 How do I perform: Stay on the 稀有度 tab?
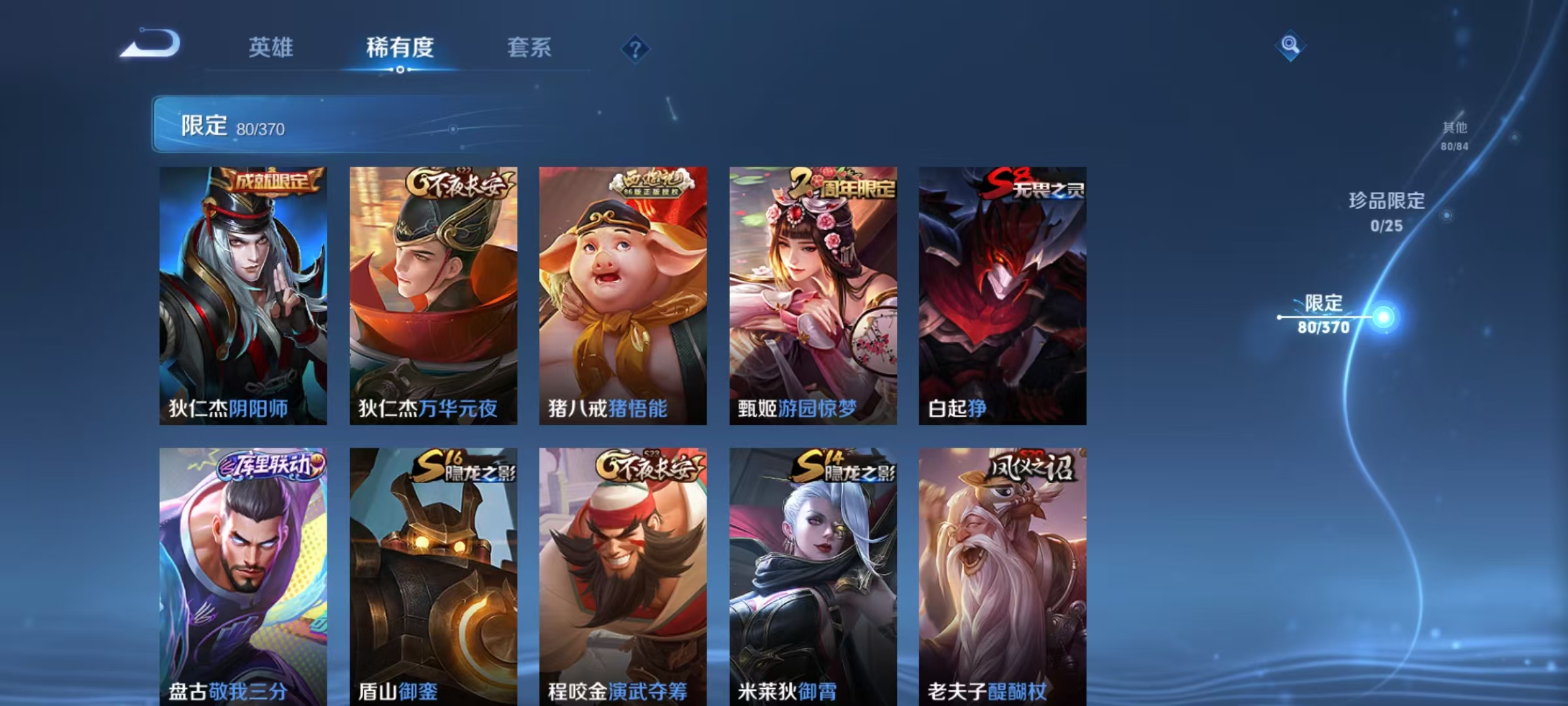[x=400, y=47]
